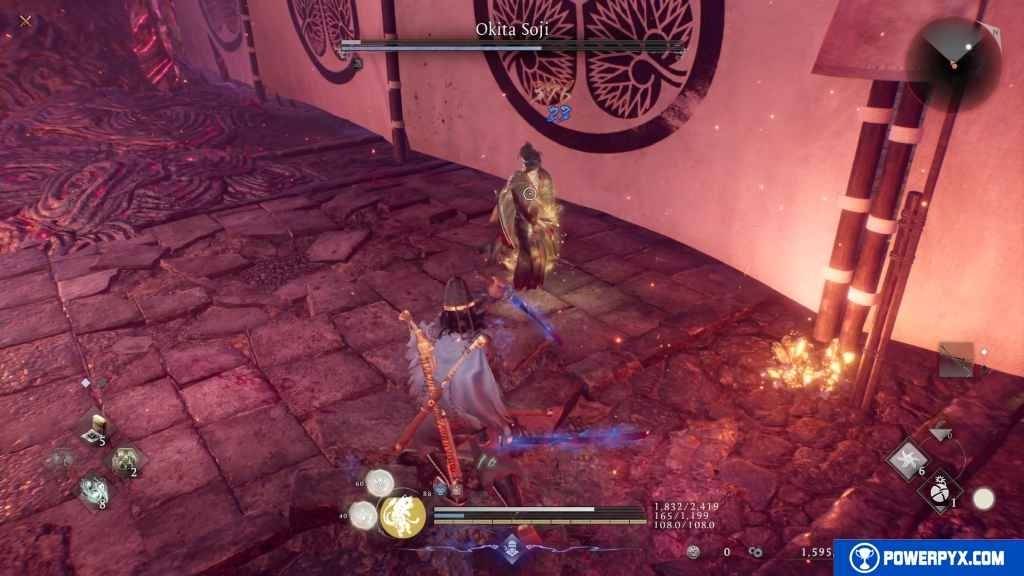Select the swirl item slot with count 8
Image resolution: width=1024 pixels, height=576 pixels.
tap(94, 491)
